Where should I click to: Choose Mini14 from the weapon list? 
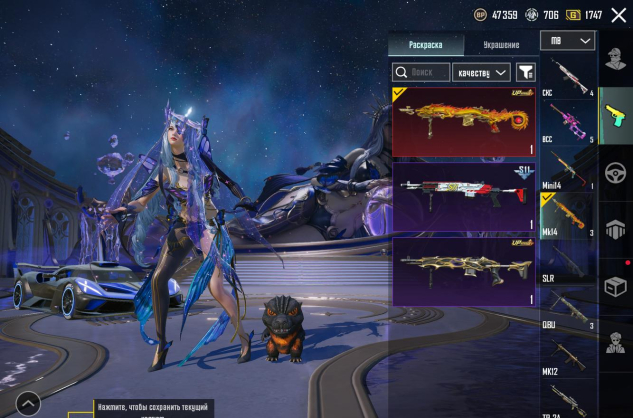(x=567, y=169)
